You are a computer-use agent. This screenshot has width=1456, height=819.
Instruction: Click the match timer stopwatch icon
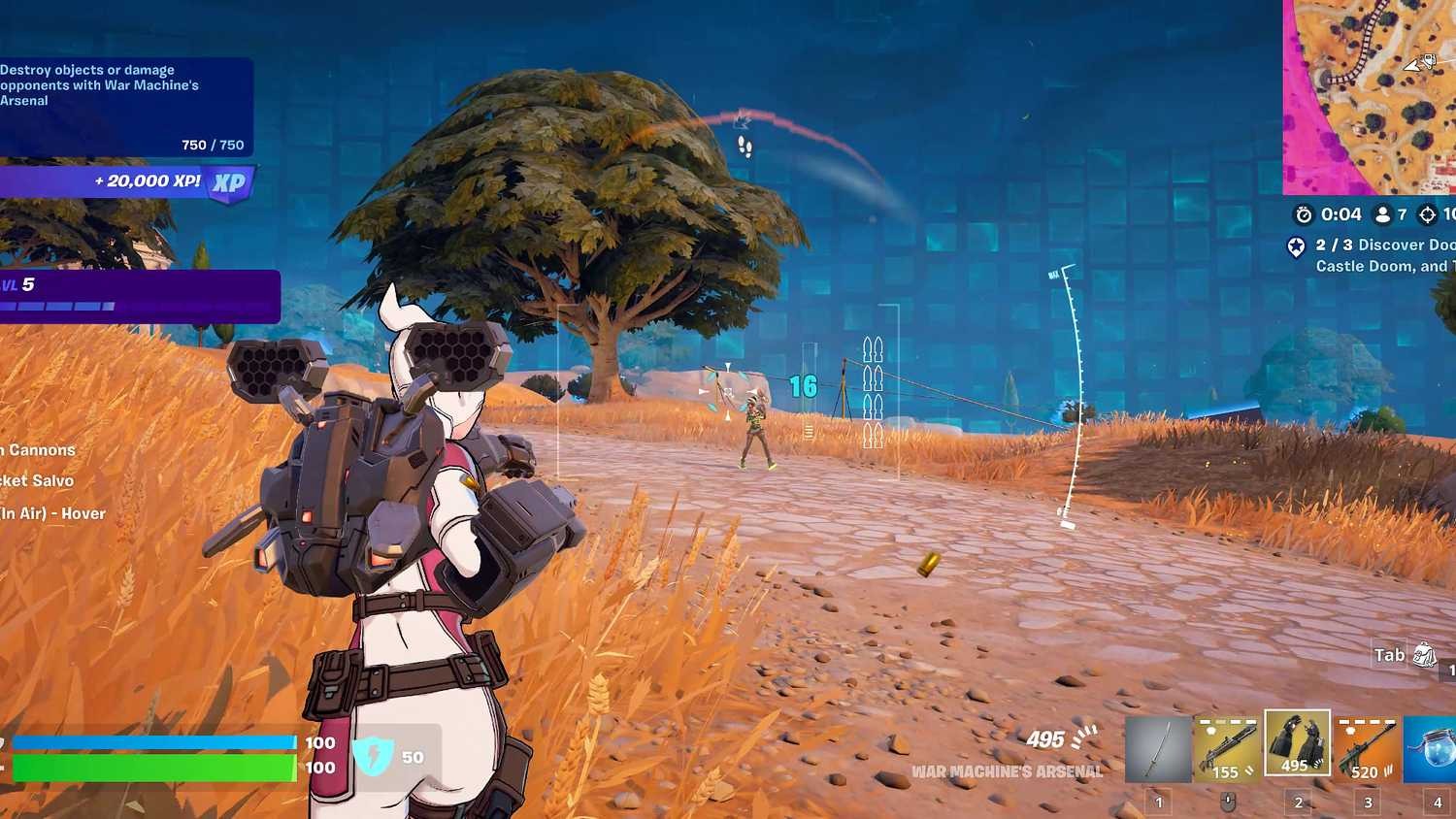pos(1303,214)
